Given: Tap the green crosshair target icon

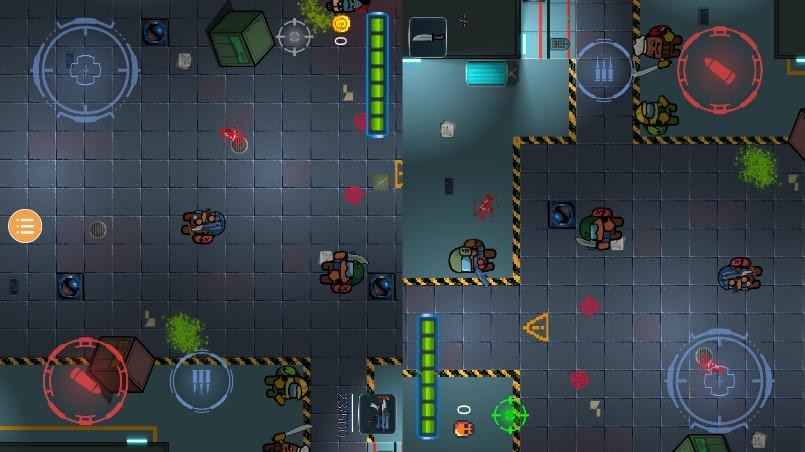Looking at the screenshot, I should [x=510, y=413].
